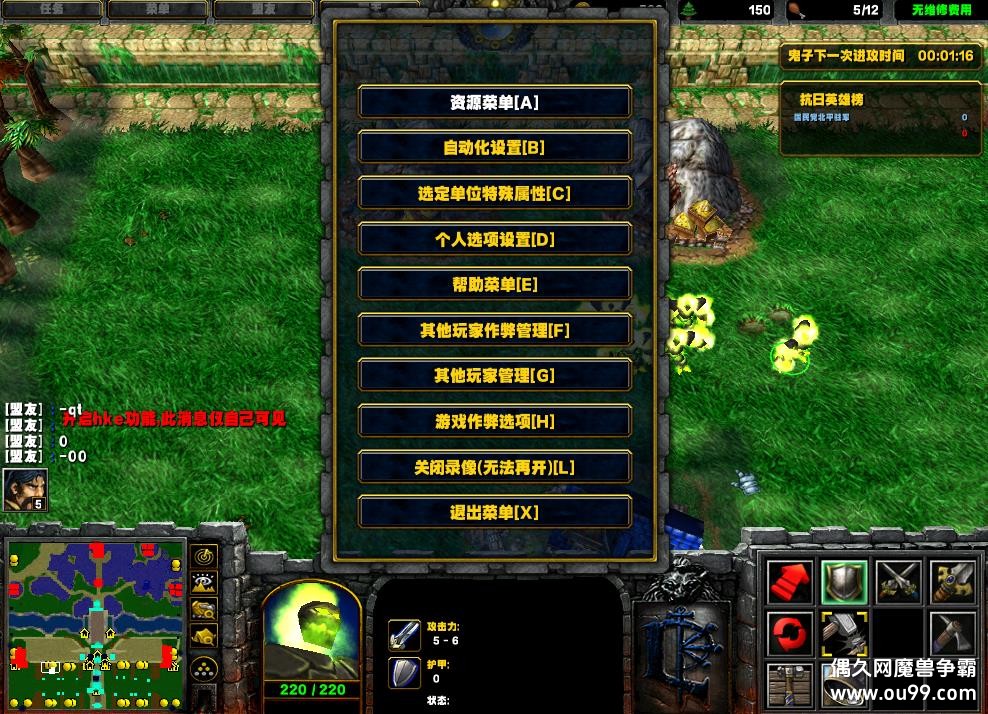This screenshot has width=988, height=714.
Task: Activate the red arrow move command
Action: pyautogui.click(x=789, y=582)
